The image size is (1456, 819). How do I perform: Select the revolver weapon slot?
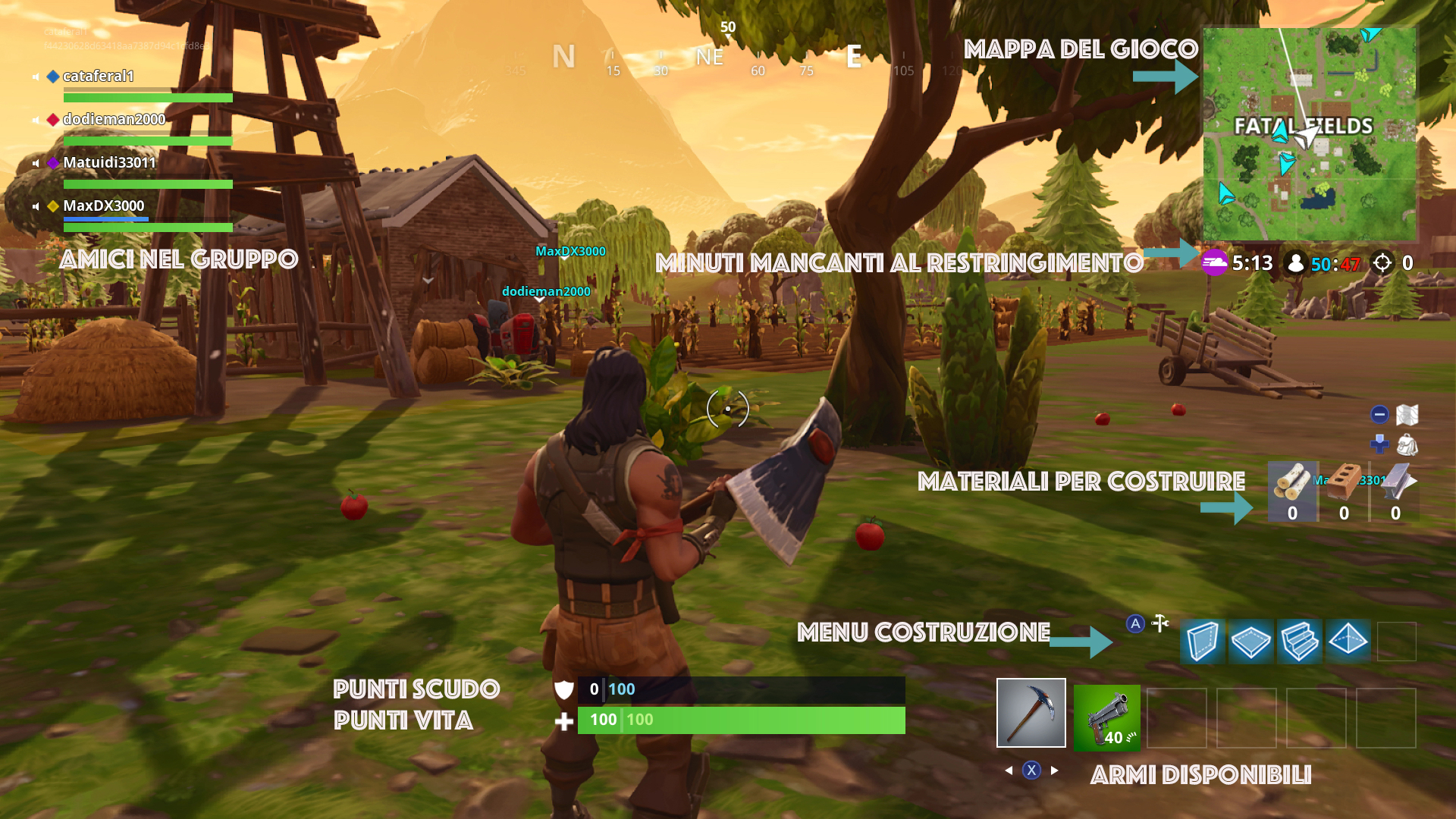(1106, 718)
